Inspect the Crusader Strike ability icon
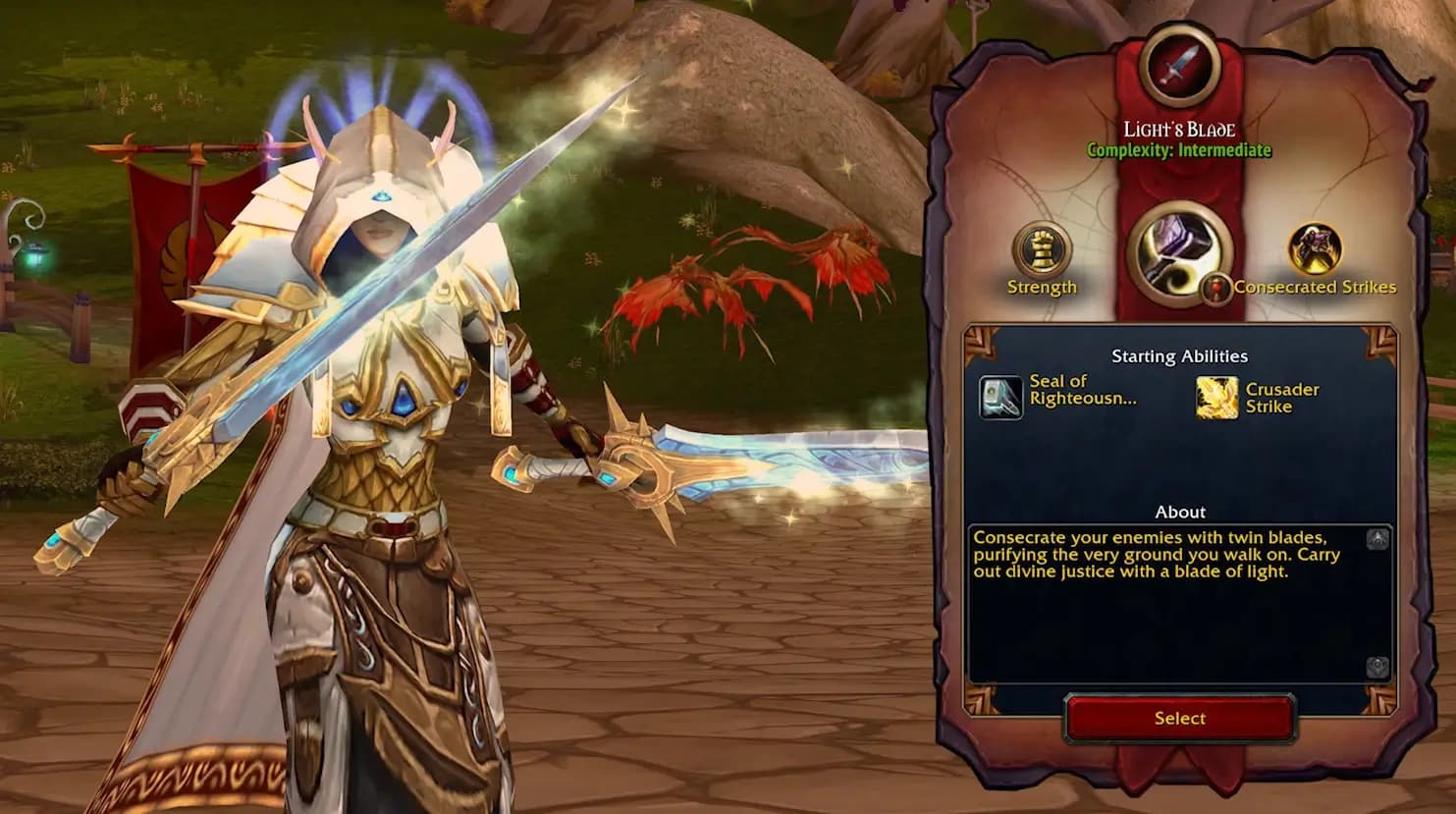1456x814 pixels. (x=1216, y=398)
